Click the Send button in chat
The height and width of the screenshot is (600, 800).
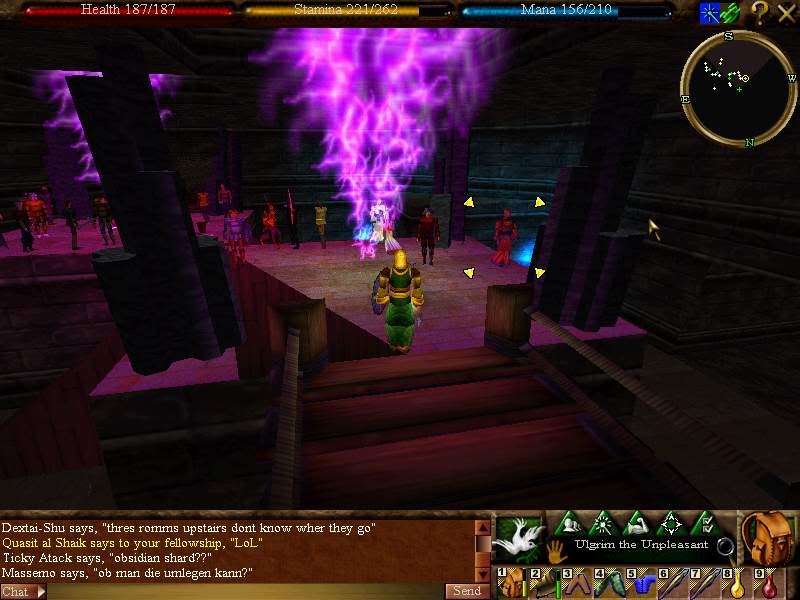pyautogui.click(x=468, y=591)
